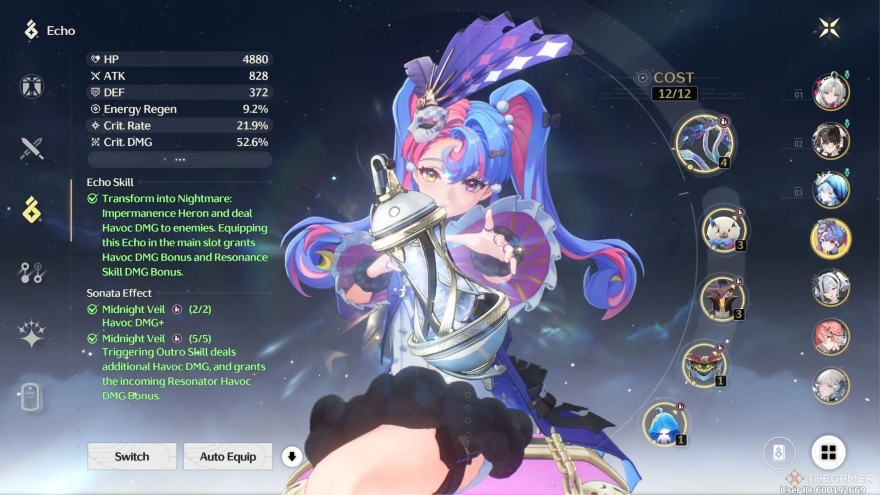Screen dimensions: 880x495
Task: Click the Switch button
Action: [x=132, y=457]
